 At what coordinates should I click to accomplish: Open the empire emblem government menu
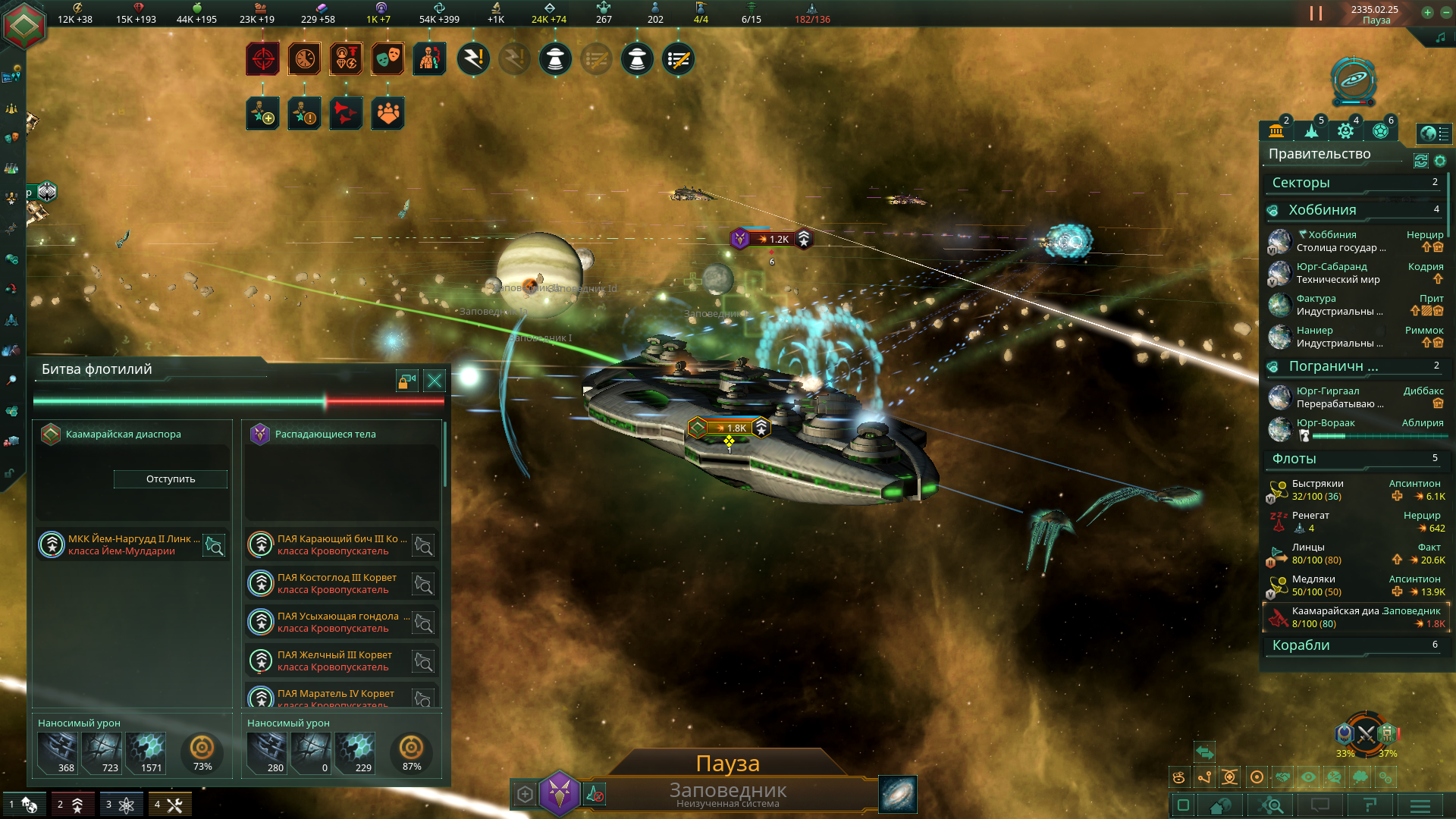[24, 24]
